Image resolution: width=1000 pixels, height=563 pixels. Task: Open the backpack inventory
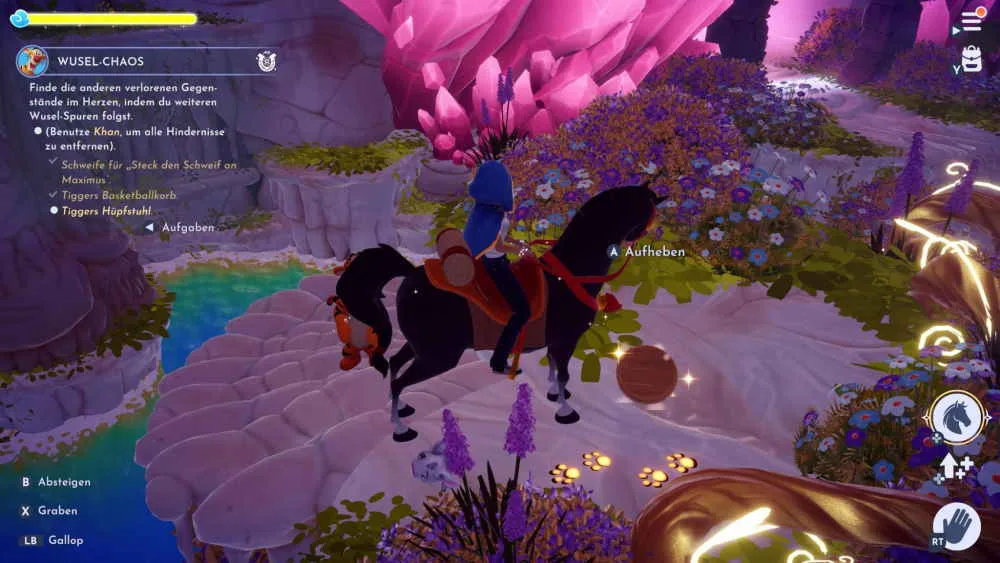(x=971, y=58)
